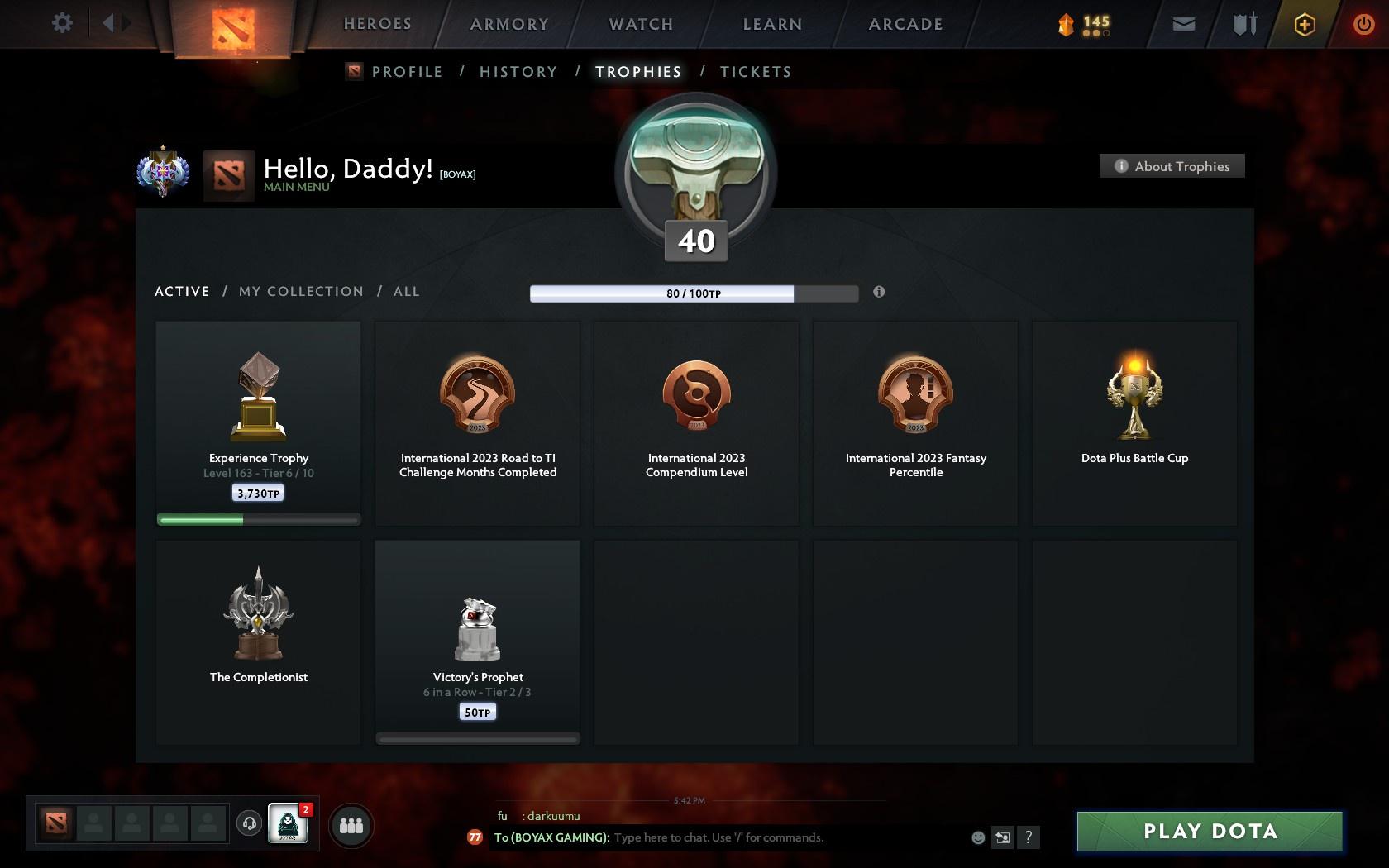Open the mail notifications icon
The image size is (1389, 868).
[1184, 23]
